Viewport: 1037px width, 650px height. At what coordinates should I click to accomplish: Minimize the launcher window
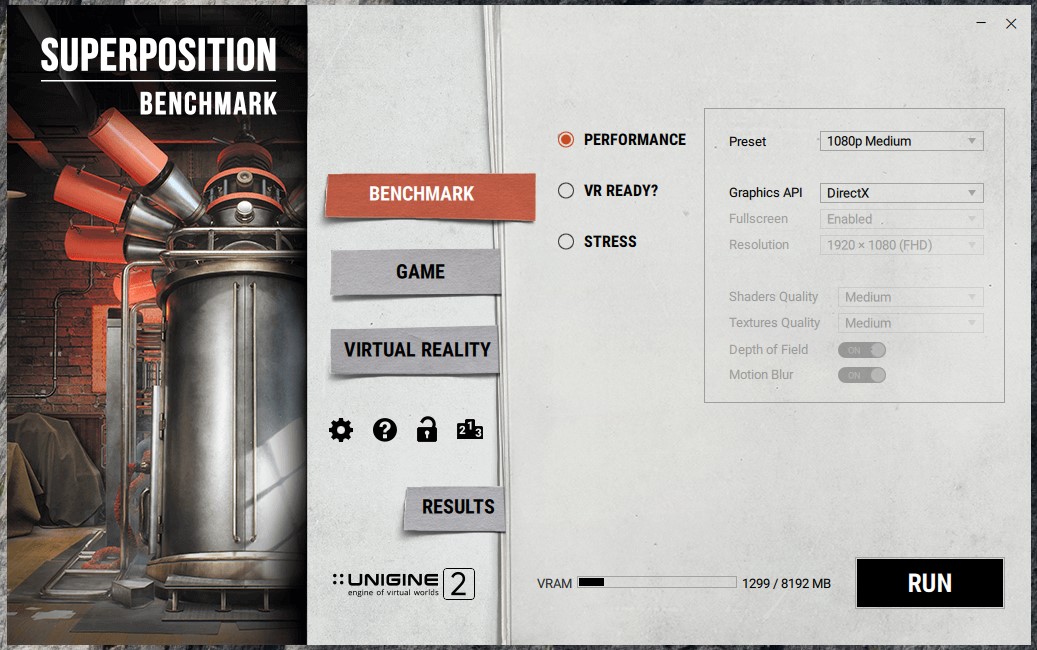[980, 24]
